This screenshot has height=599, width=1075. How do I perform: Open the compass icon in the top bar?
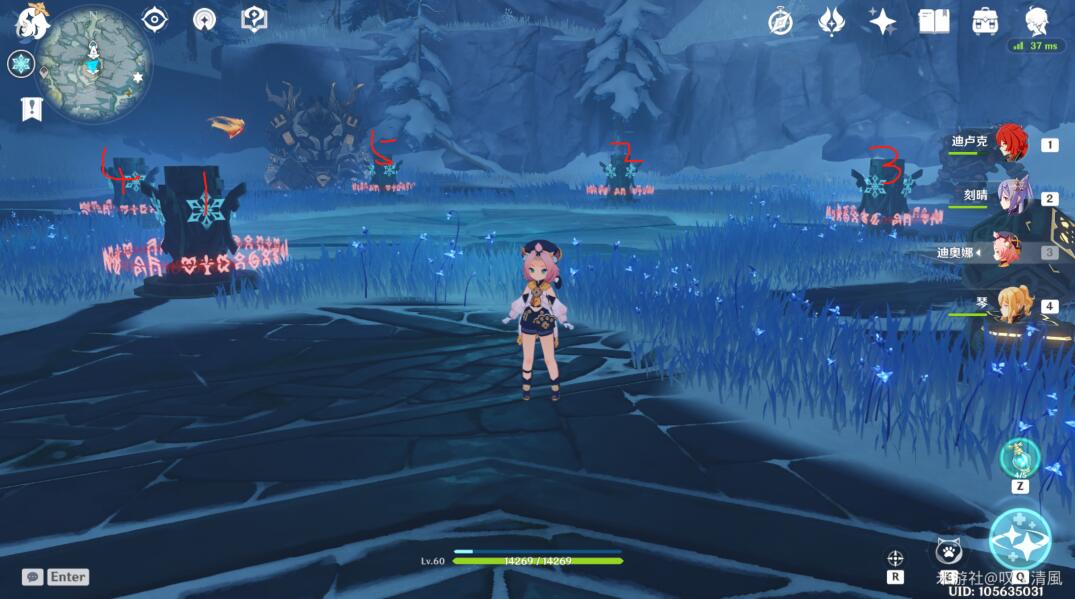tap(781, 22)
